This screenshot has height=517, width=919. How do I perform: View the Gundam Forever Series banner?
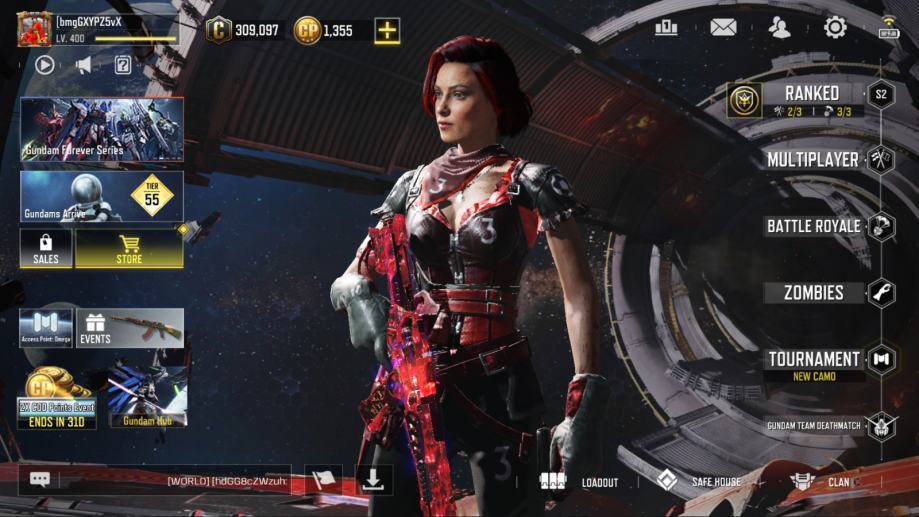pos(101,130)
